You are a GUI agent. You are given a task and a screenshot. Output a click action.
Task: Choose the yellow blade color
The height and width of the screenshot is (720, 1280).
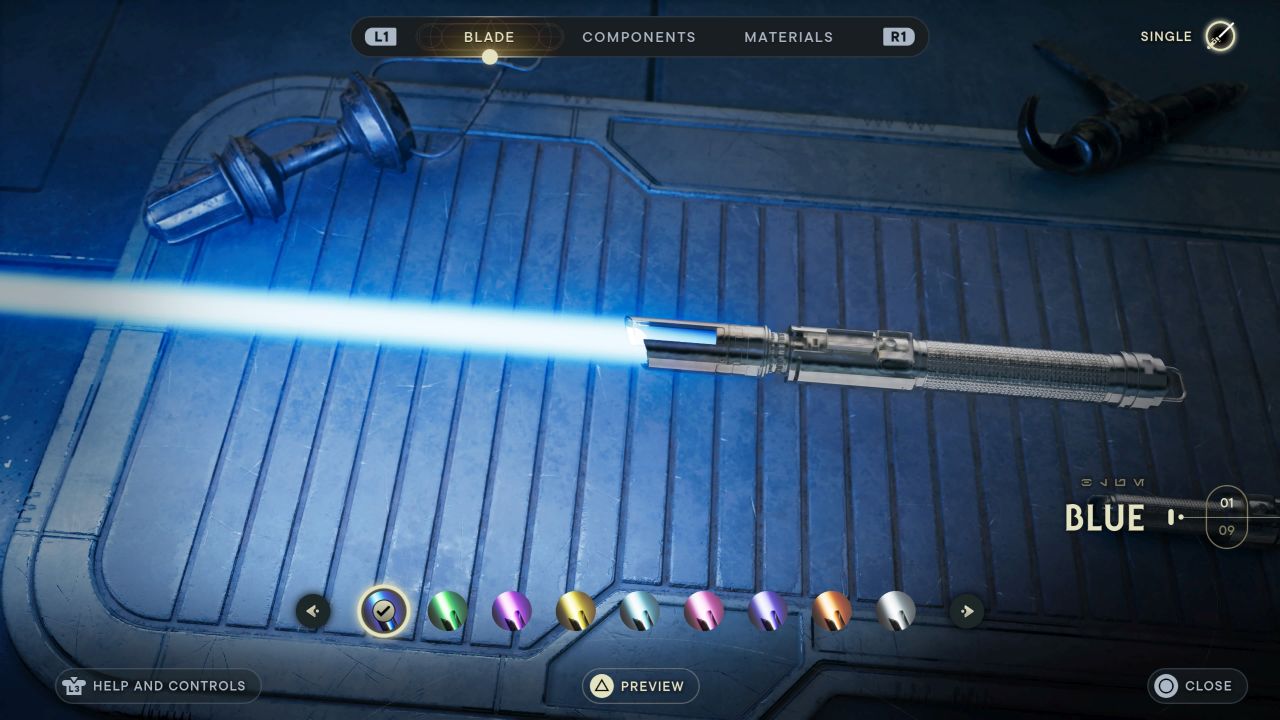click(576, 611)
